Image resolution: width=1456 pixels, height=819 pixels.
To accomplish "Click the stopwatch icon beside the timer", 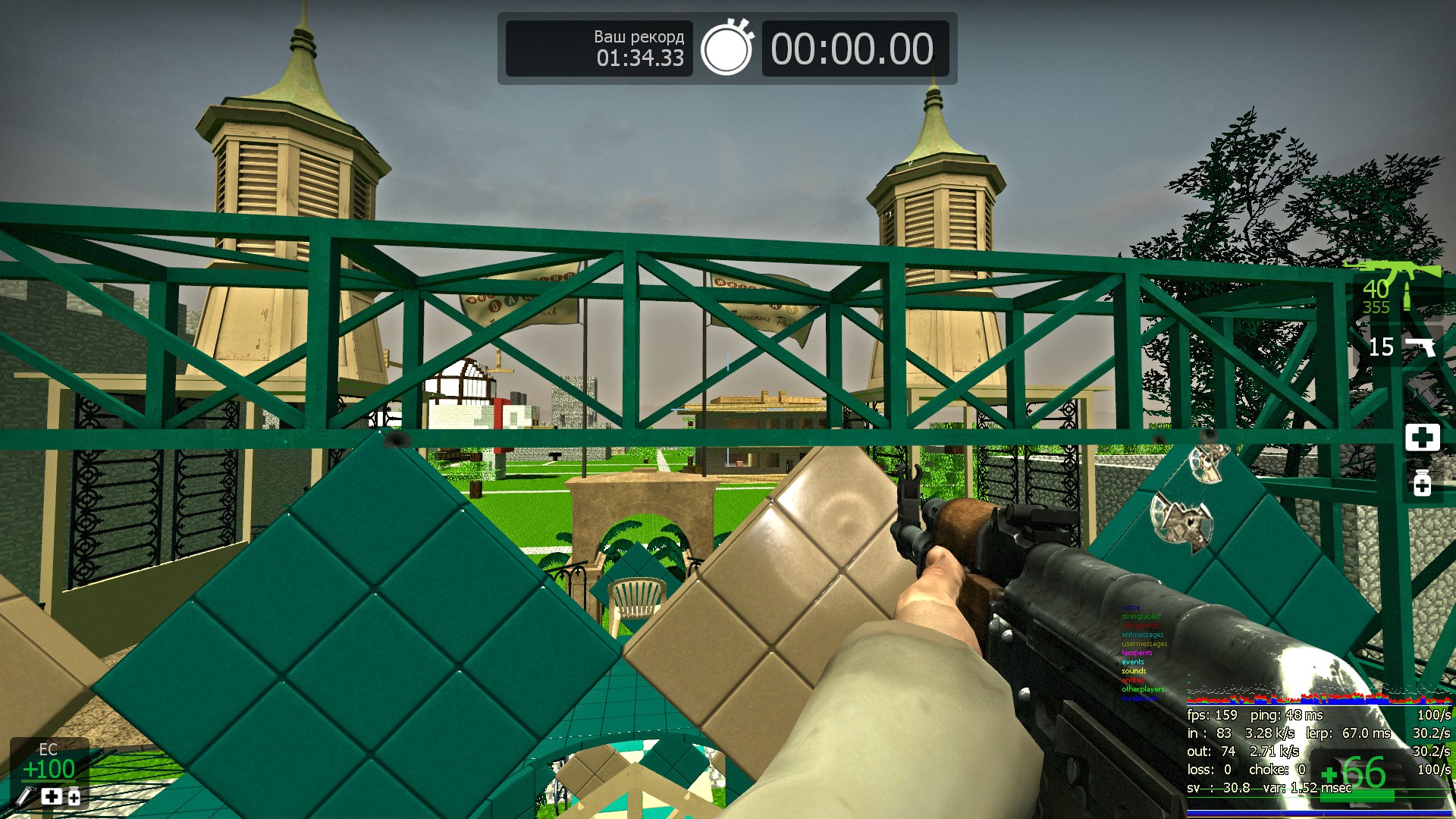I will [726, 48].
